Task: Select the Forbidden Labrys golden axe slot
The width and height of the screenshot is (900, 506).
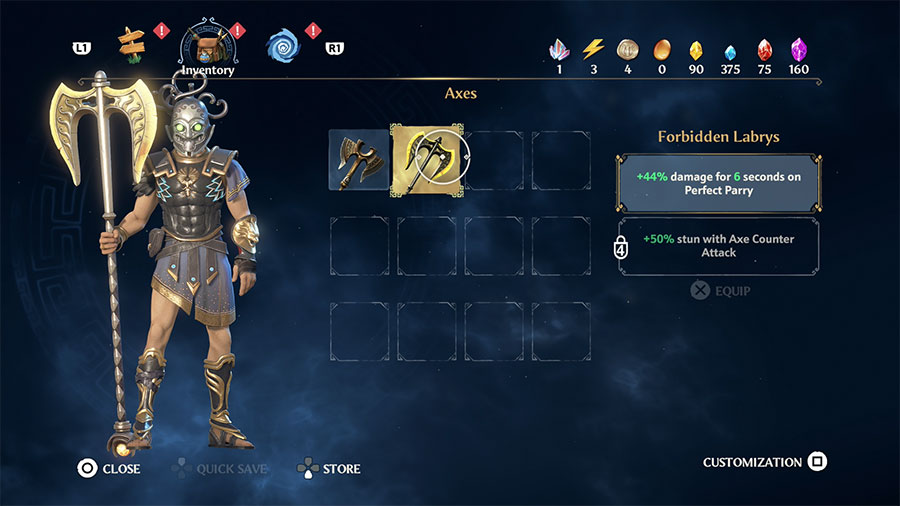Action: 425,158
